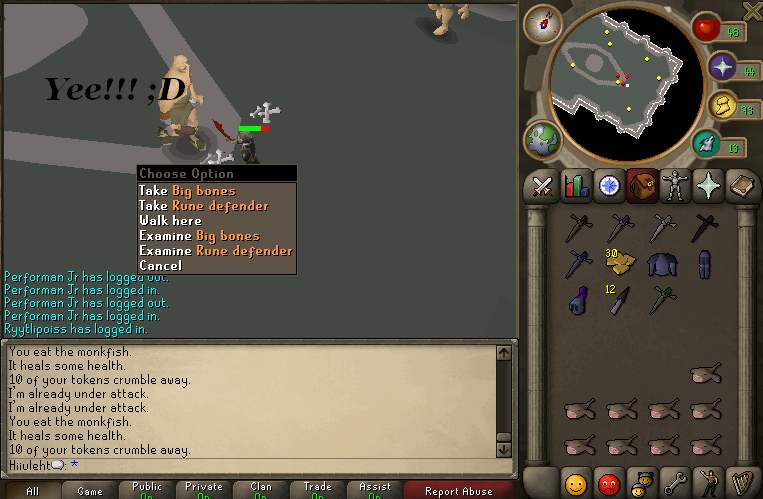
Task: Click the compass to face north
Action: (544, 21)
